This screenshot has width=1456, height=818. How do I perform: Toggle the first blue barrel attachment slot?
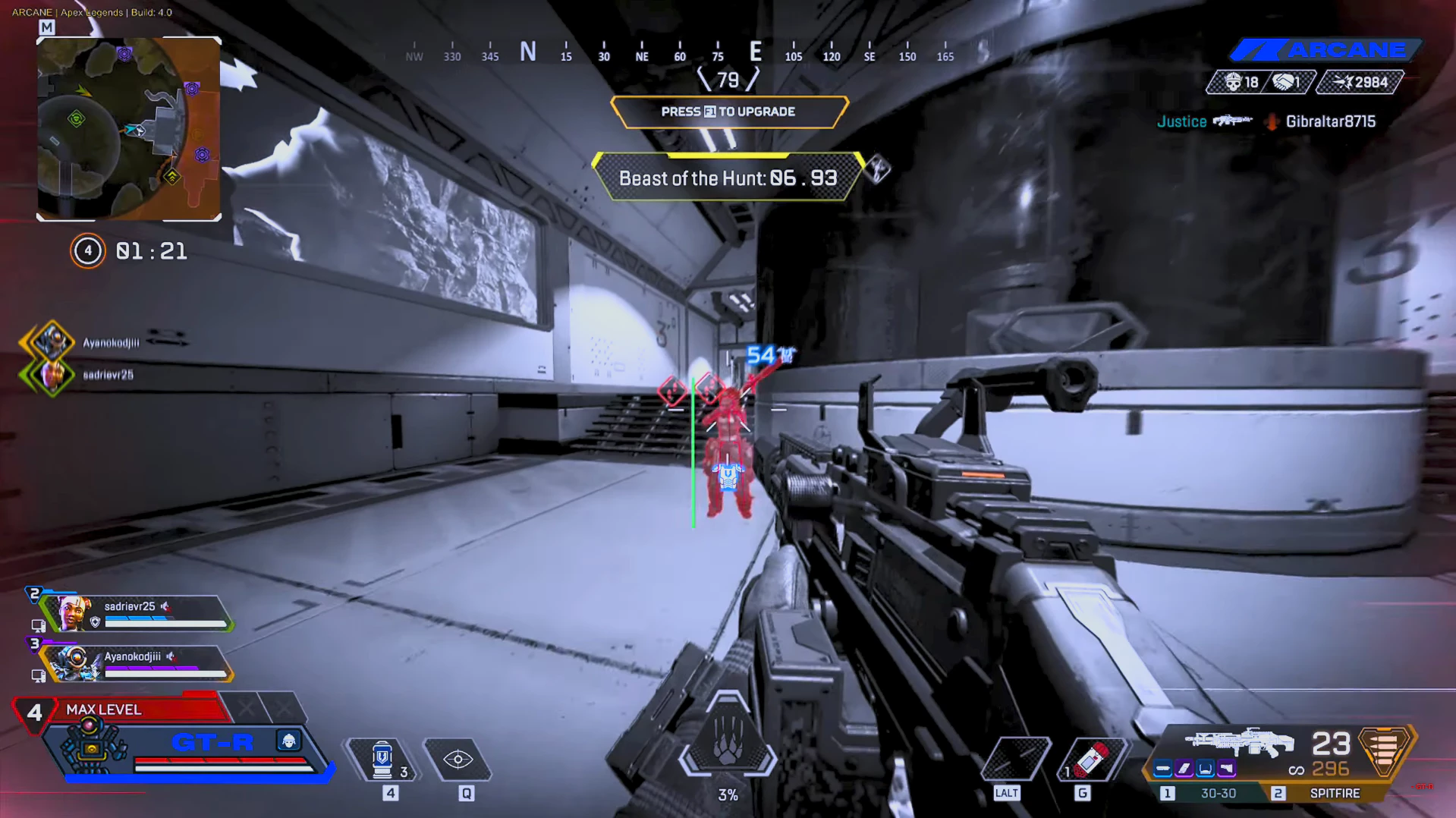pos(1162,768)
